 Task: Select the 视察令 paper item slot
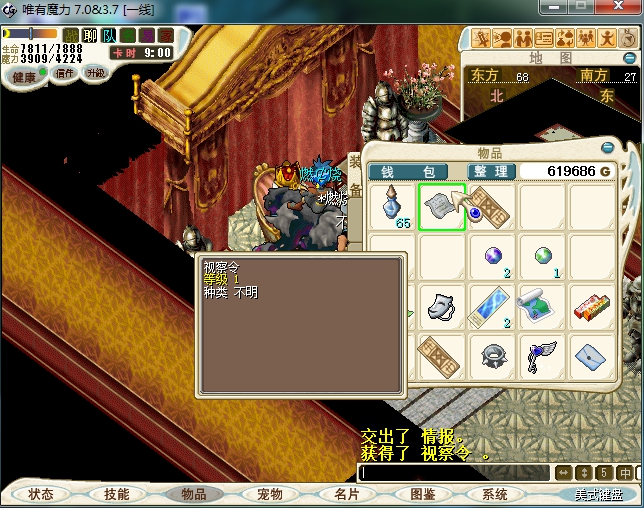(442, 207)
